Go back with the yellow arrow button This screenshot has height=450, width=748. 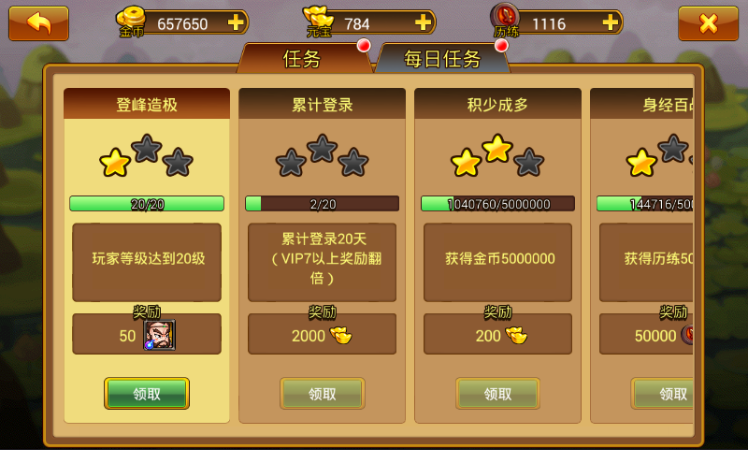38,22
